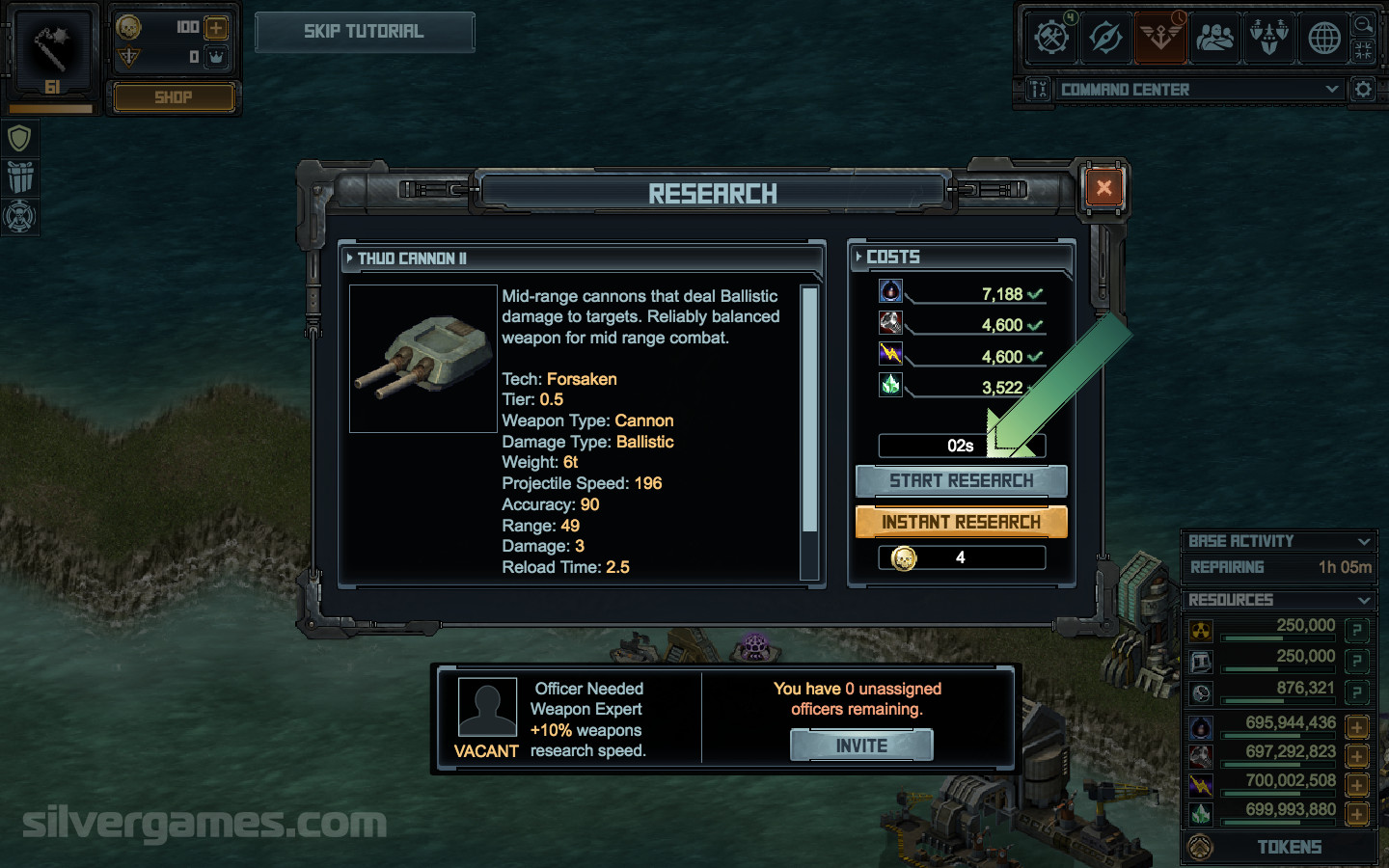1389x868 pixels.
Task: Select the compass navigation icon
Action: click(x=1104, y=38)
